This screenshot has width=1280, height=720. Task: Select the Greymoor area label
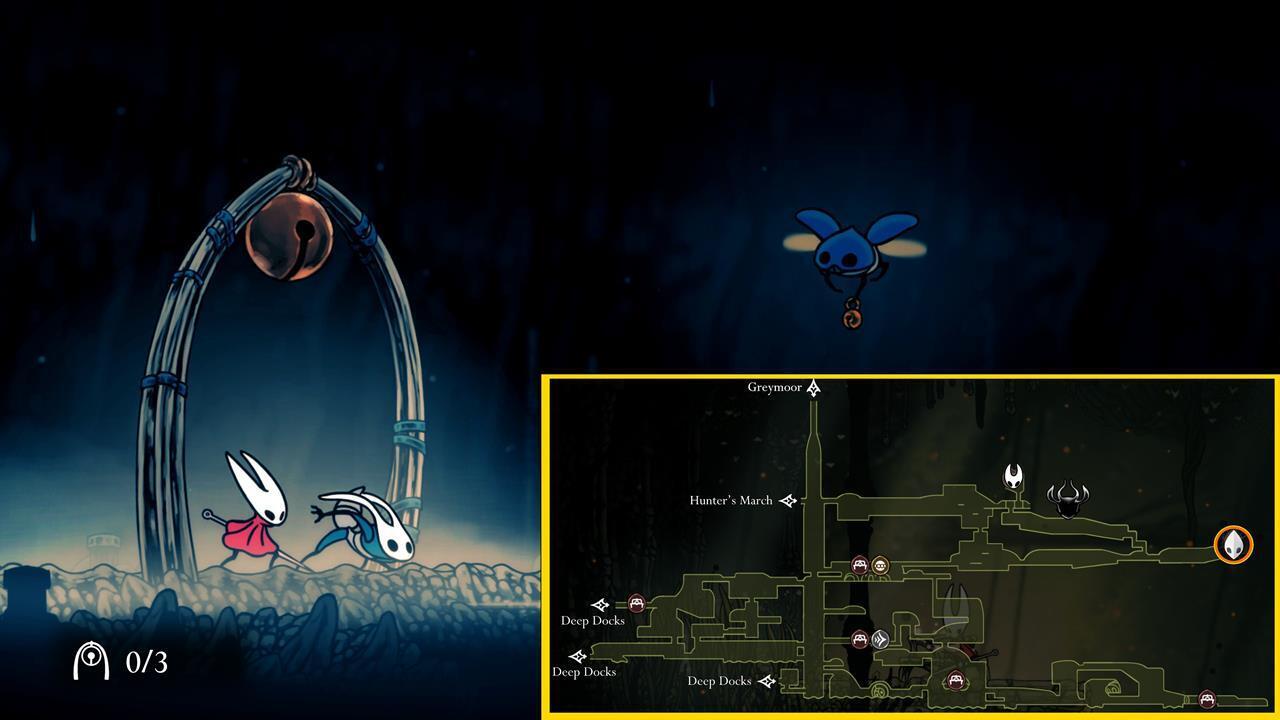[x=775, y=387]
